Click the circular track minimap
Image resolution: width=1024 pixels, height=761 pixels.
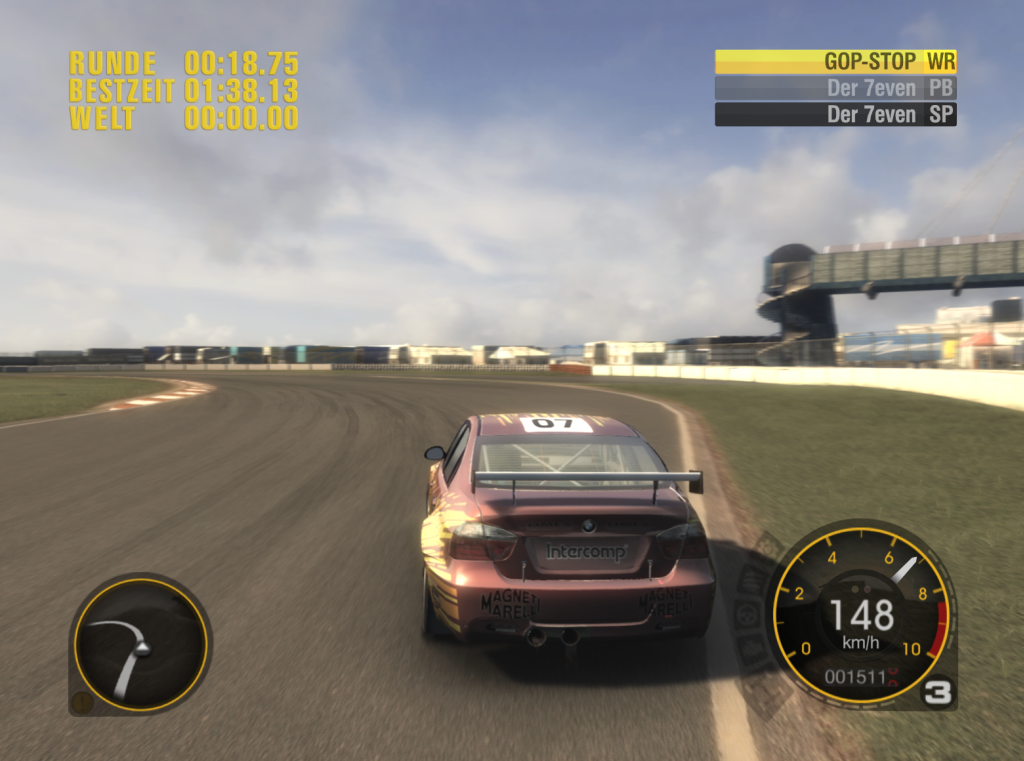pyautogui.click(x=140, y=644)
